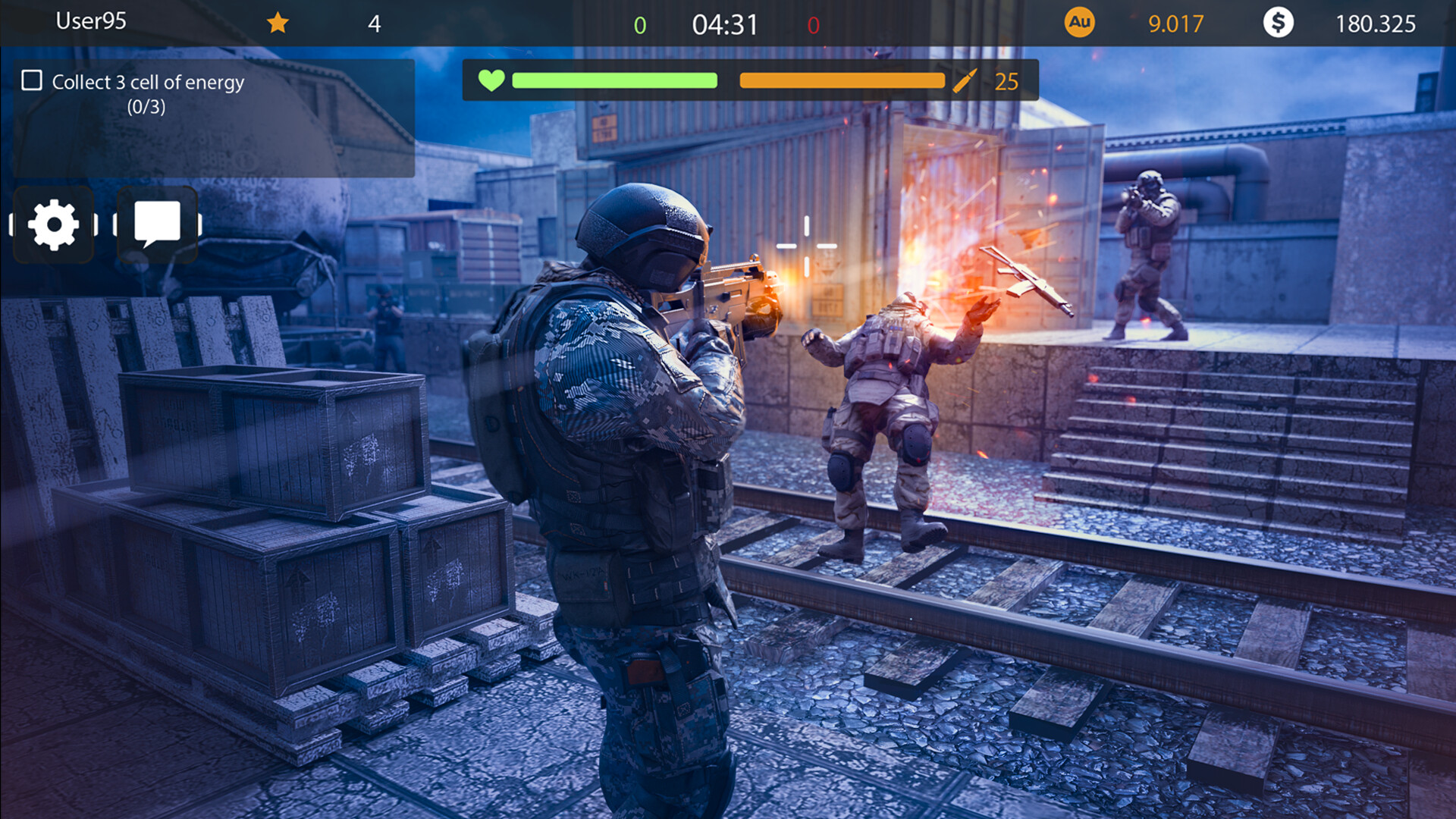This screenshot has width=1456, height=819.
Task: Check the Collect 3 cell of energy checkbox
Action: point(32,79)
